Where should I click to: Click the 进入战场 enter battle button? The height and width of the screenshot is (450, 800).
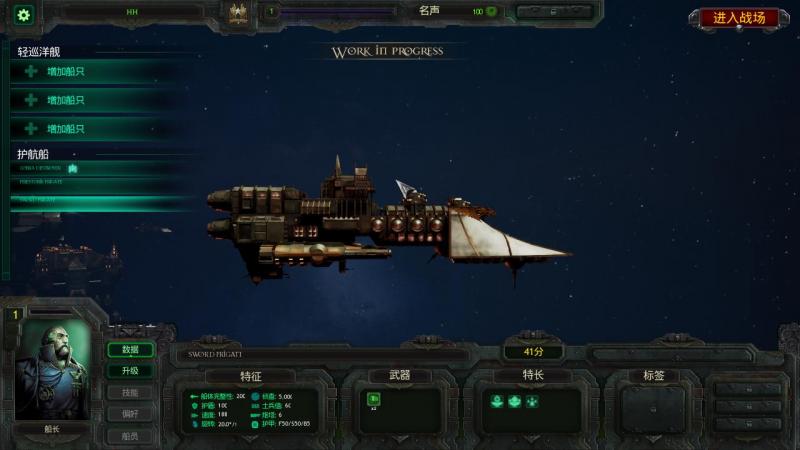(739, 18)
